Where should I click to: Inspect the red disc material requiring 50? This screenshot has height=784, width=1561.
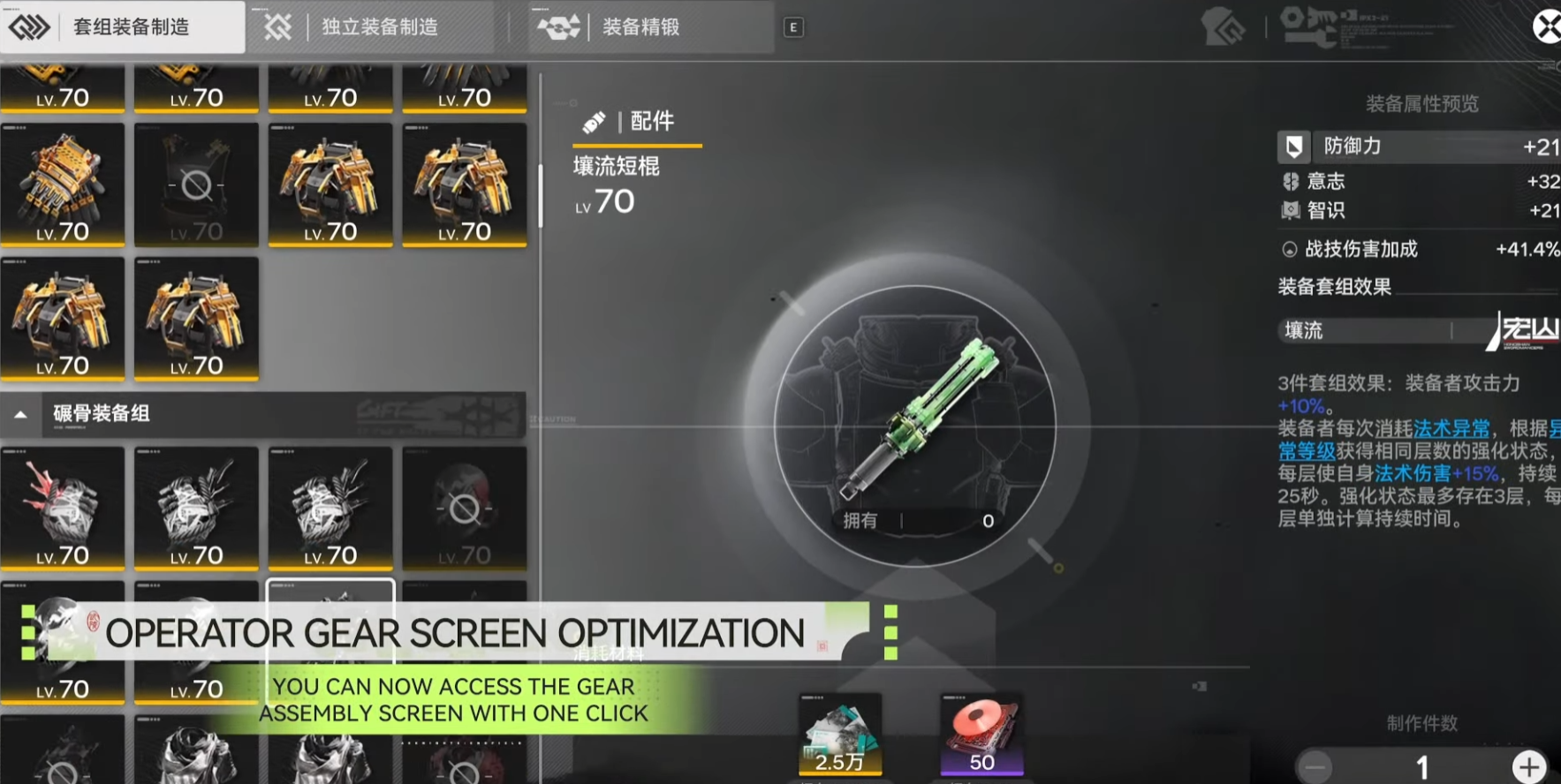(x=981, y=735)
